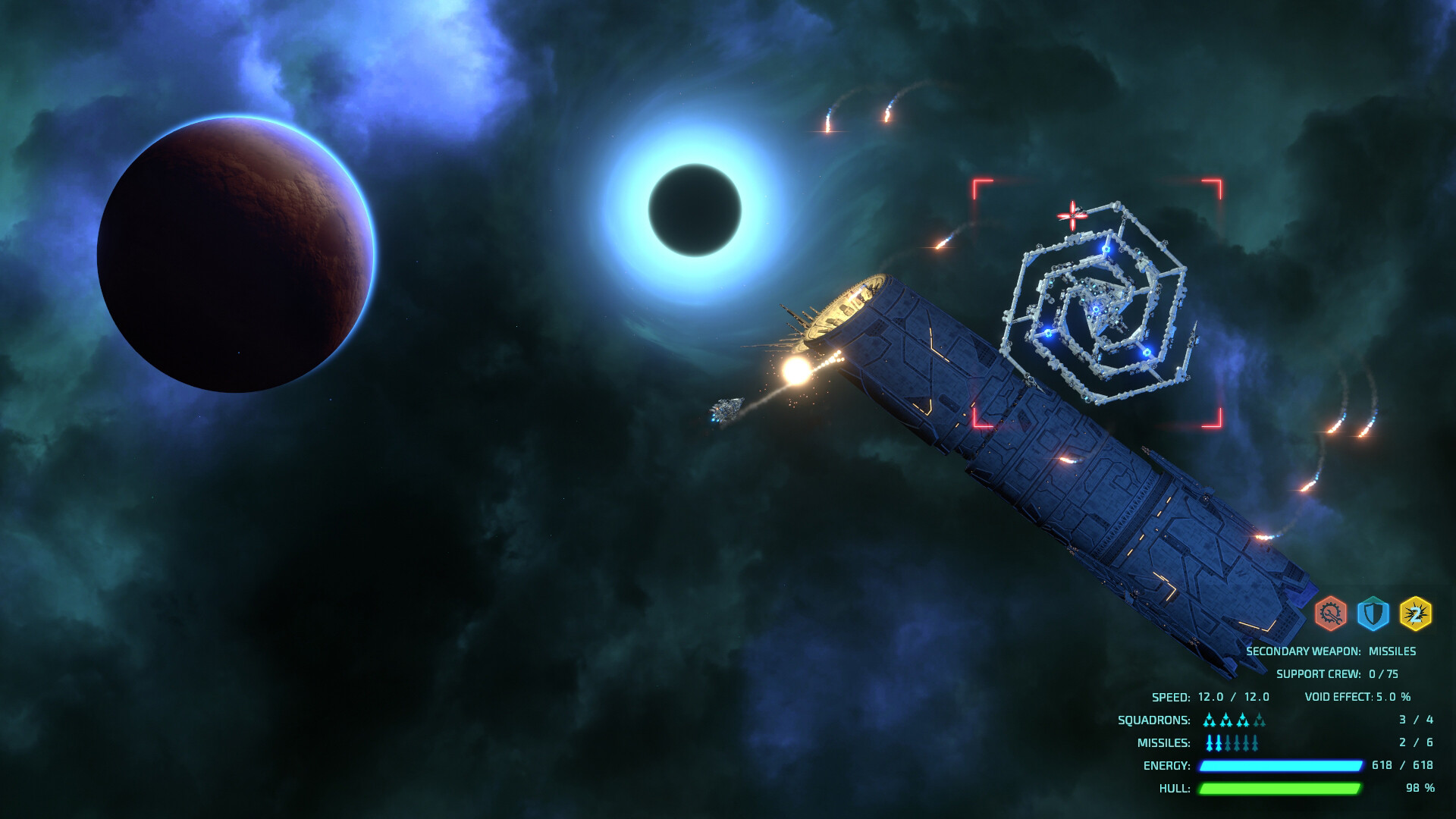The height and width of the screenshot is (819, 1456).
Task: Select the second lit missile icon
Action: click(1218, 743)
